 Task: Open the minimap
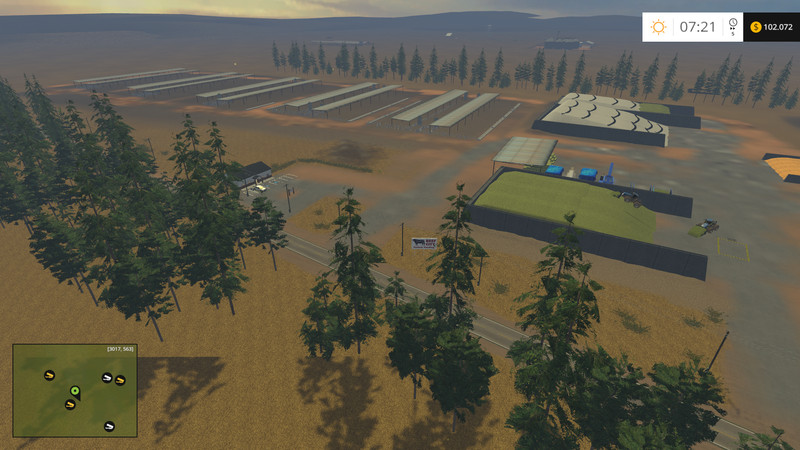(x=75, y=390)
